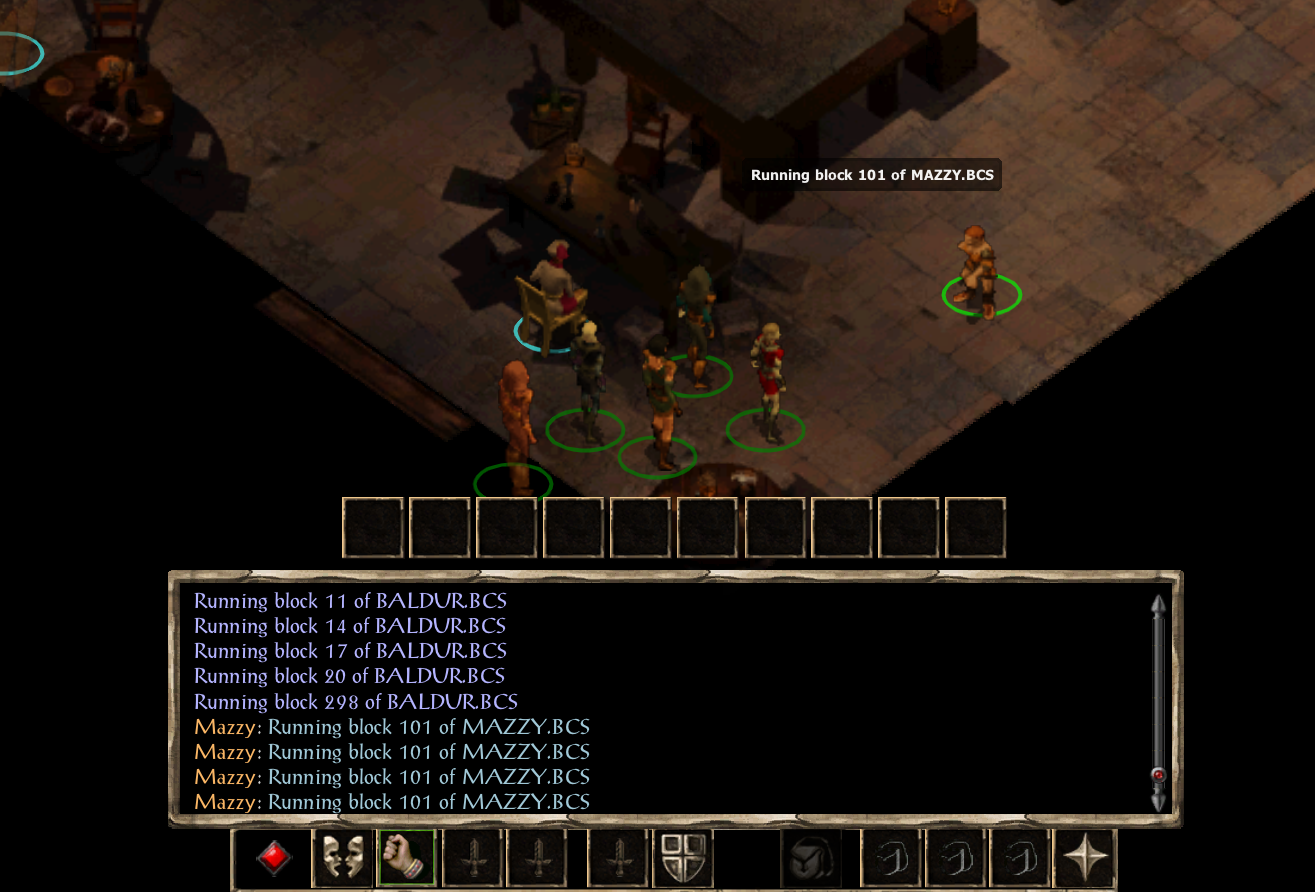Click the 'Running block 11 of BALDUR.BCS' log line
This screenshot has height=892, width=1315.
[350, 601]
